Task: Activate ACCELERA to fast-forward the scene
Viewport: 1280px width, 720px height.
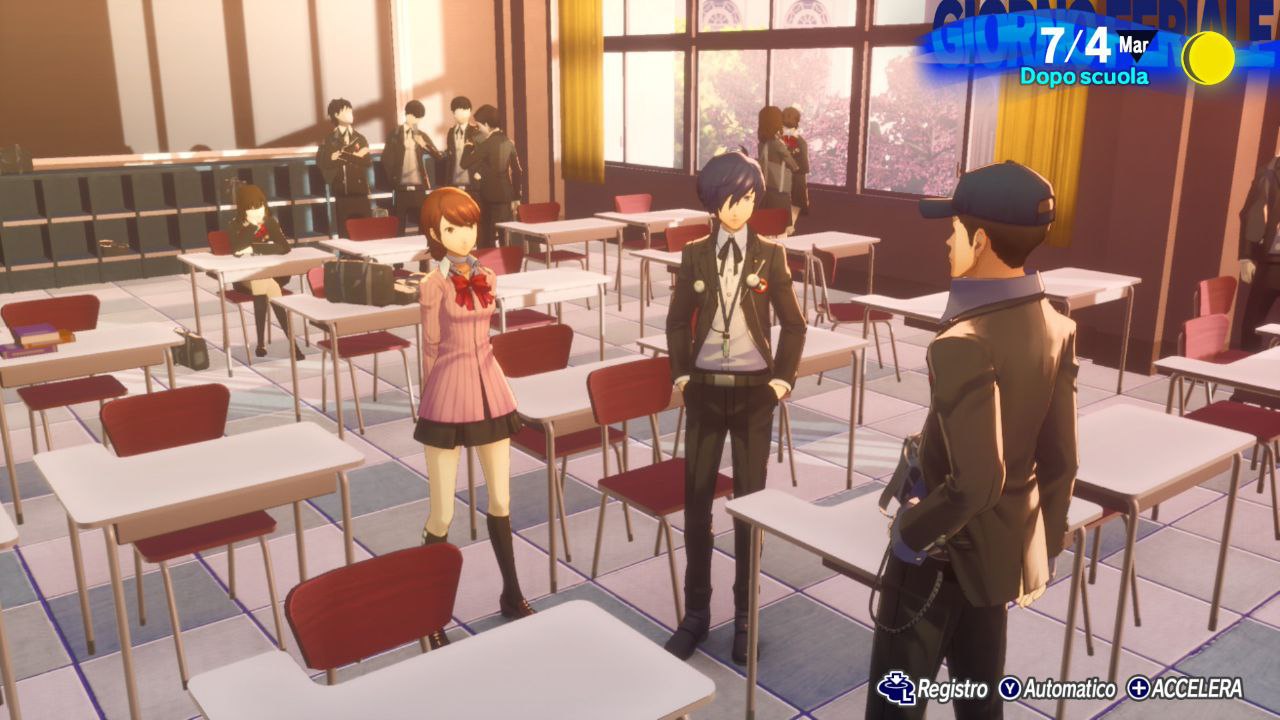Action: click(1184, 689)
